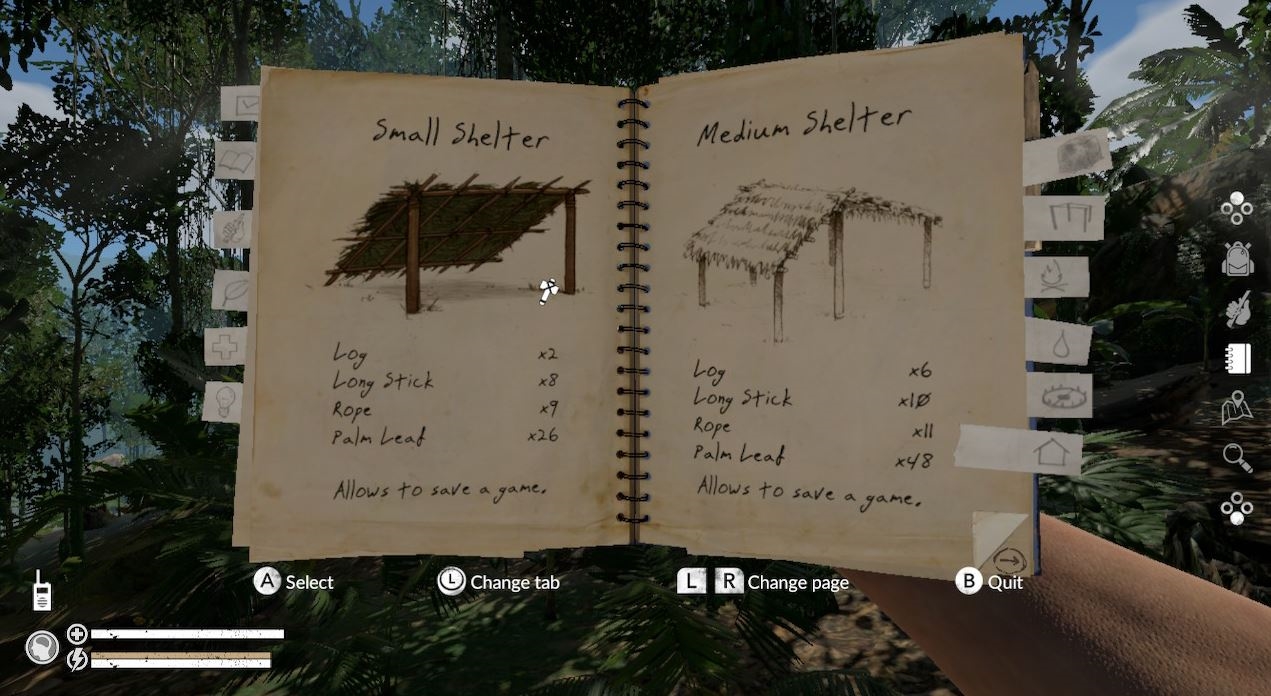Switch to the leaf plants tab
This screenshot has height=696, width=1271.
tap(231, 290)
